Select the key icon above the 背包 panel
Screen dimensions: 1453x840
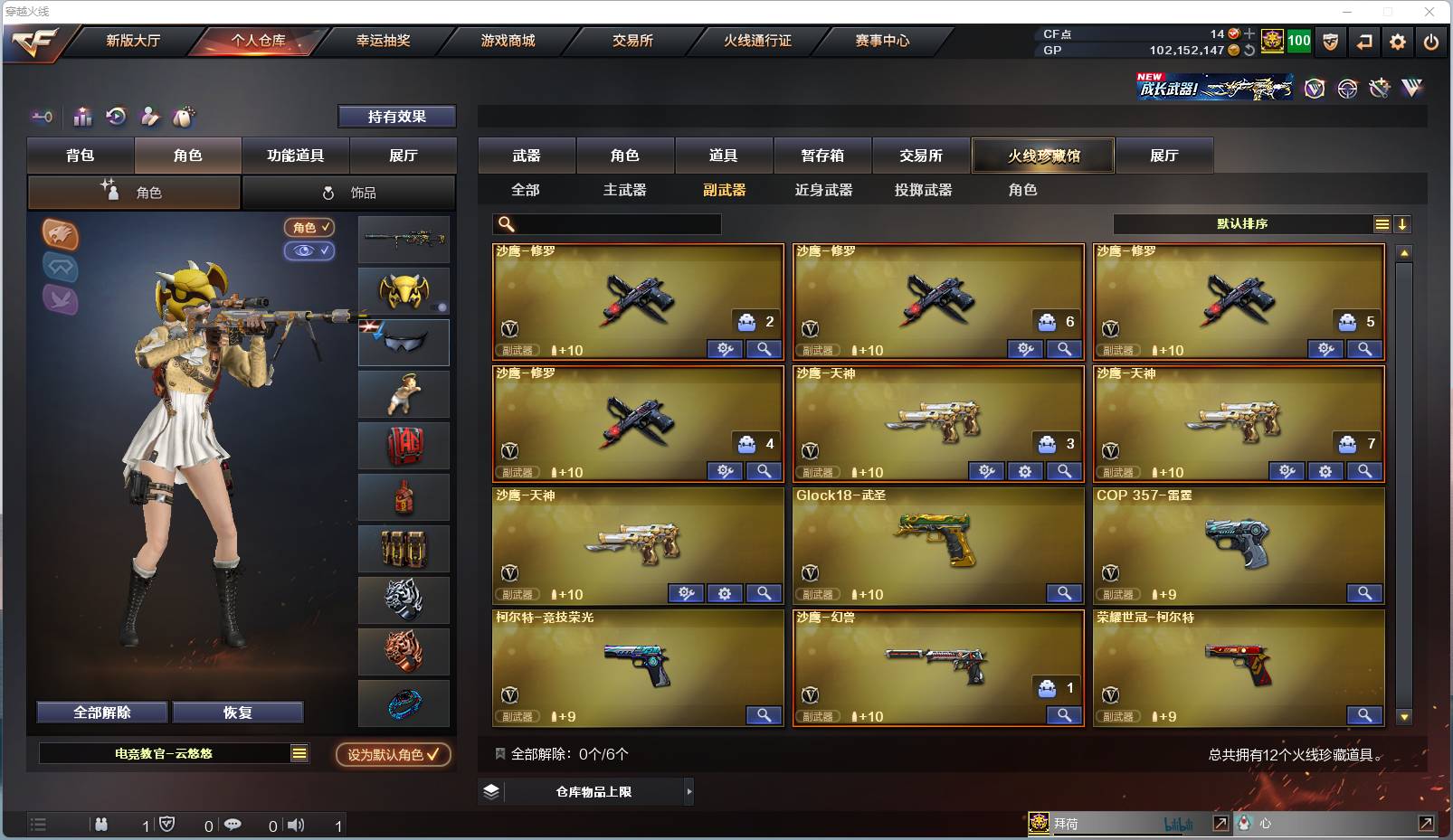pyautogui.click(x=41, y=117)
